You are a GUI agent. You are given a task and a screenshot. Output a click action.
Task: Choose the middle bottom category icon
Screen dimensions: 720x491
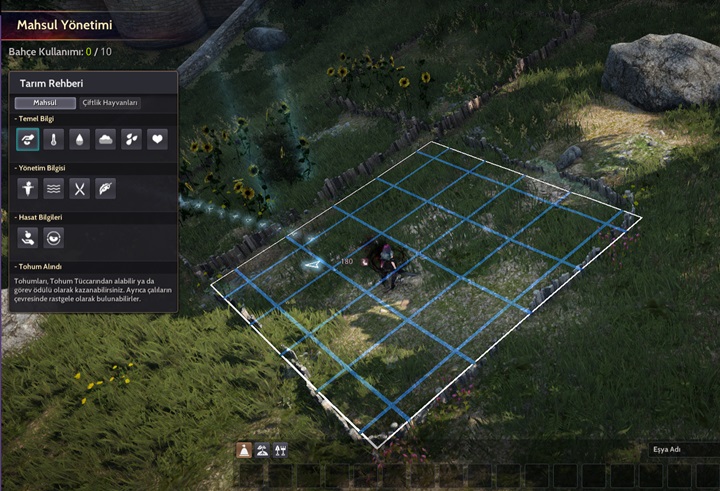point(262,450)
